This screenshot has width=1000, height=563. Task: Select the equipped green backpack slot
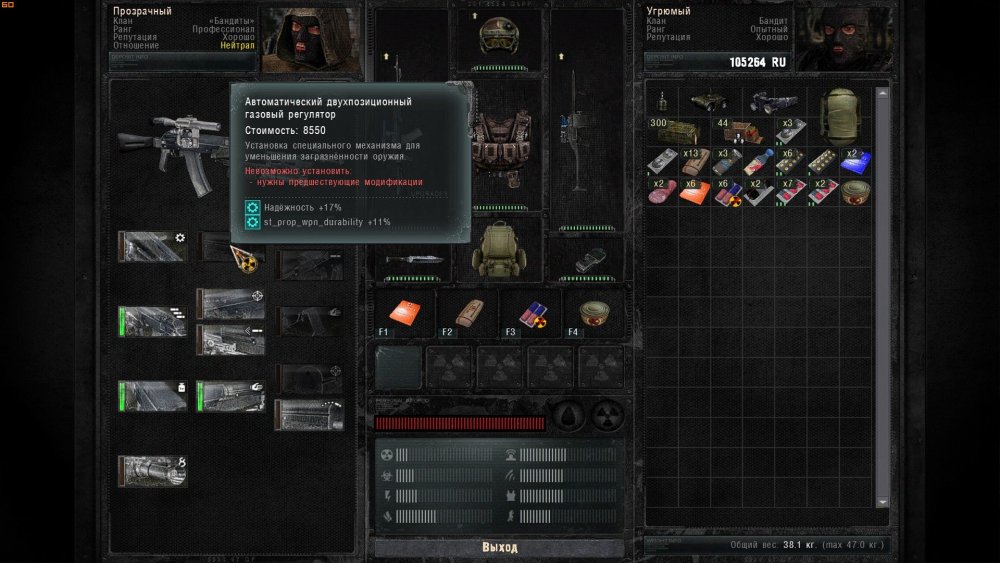pyautogui.click(x=498, y=250)
